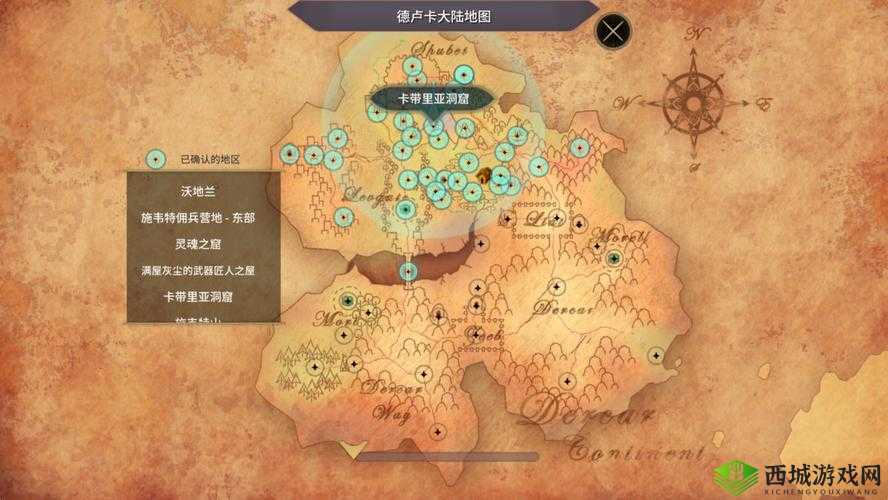Toggle the 已确认的地区 legend marker
Viewport: 888px width, 500px height.
(155, 158)
